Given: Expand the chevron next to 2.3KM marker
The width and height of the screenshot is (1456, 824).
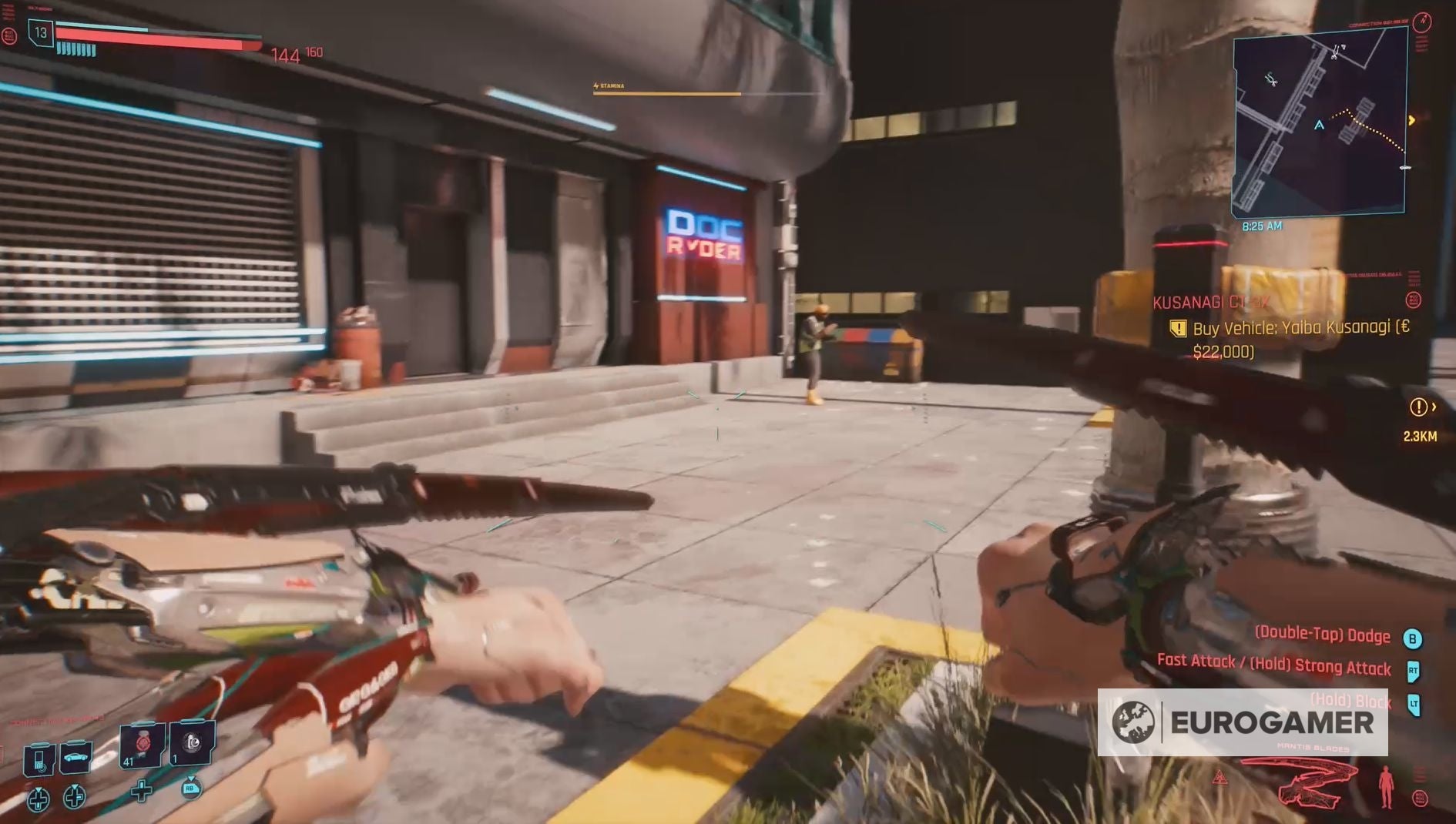Looking at the screenshot, I should click(x=1434, y=408).
